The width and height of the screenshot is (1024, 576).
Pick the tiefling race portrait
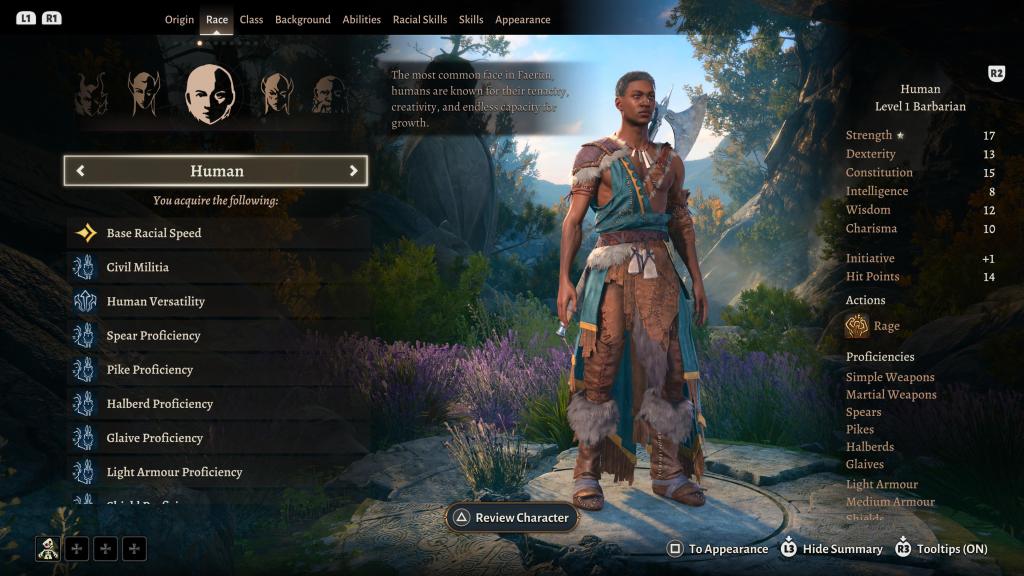coord(91,95)
